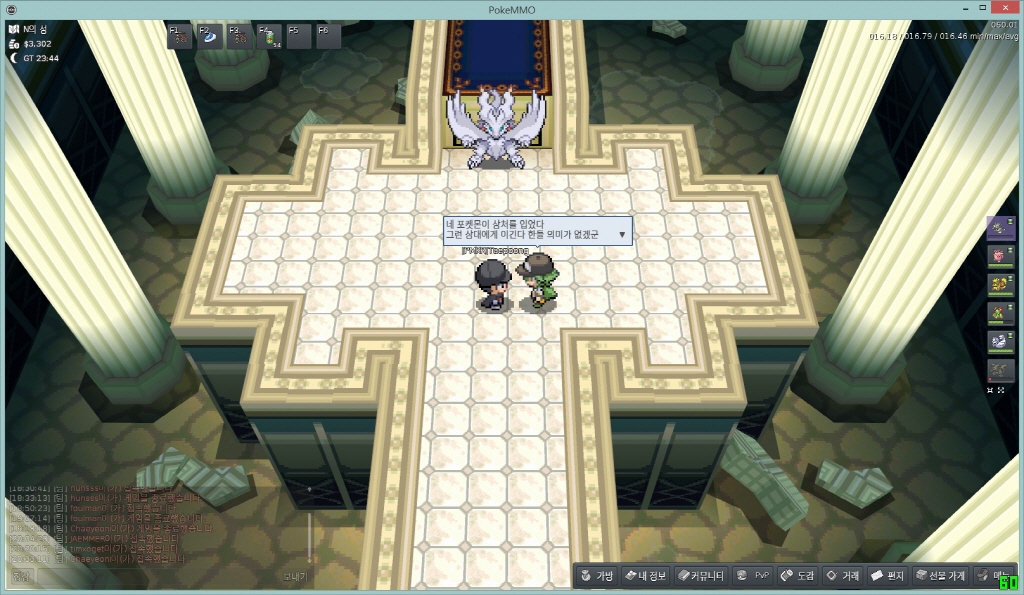Click the 보내기 send button in chat
This screenshot has width=1024, height=595.
click(x=293, y=577)
